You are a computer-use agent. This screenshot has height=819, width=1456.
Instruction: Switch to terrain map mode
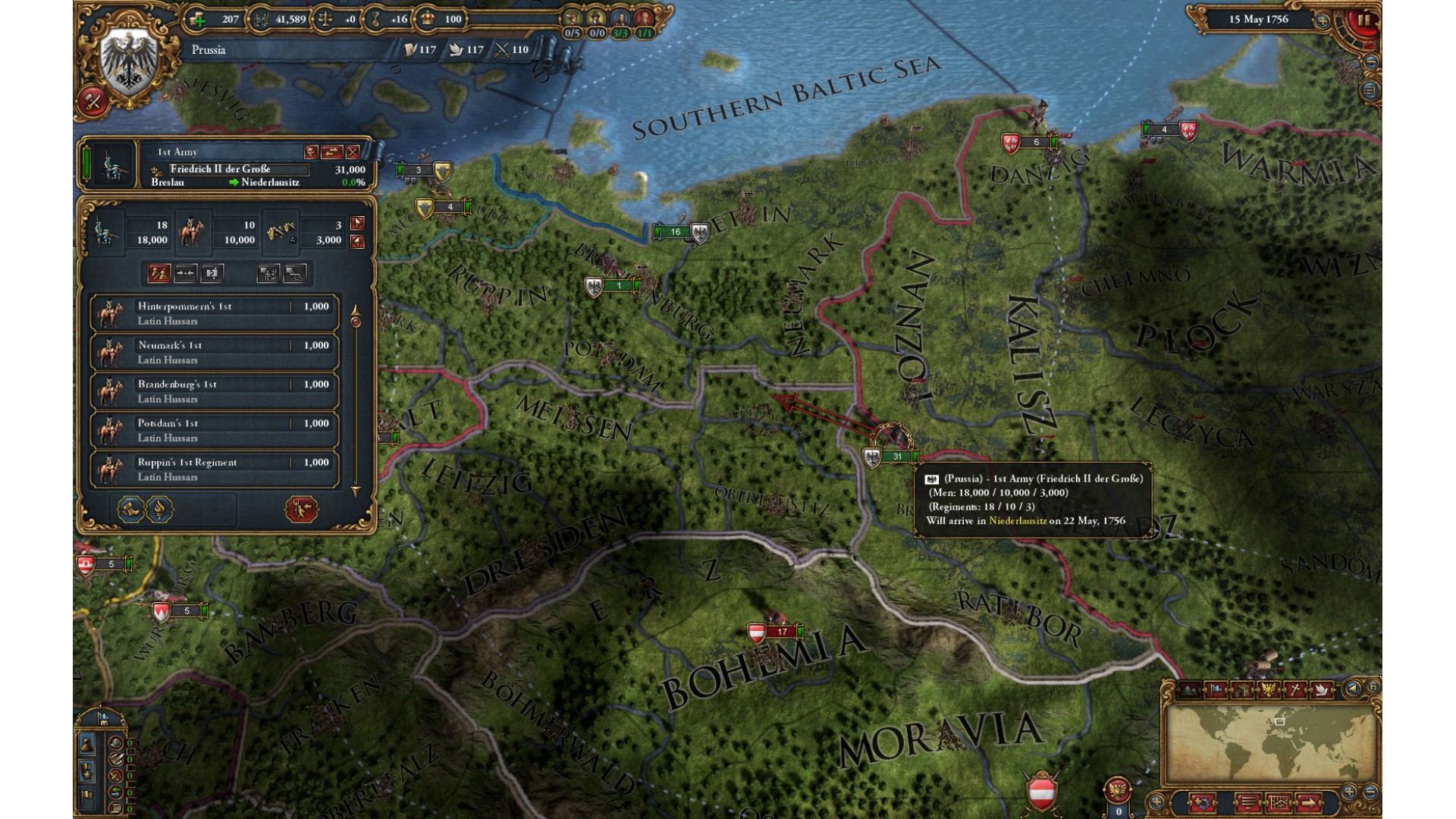(x=1190, y=689)
